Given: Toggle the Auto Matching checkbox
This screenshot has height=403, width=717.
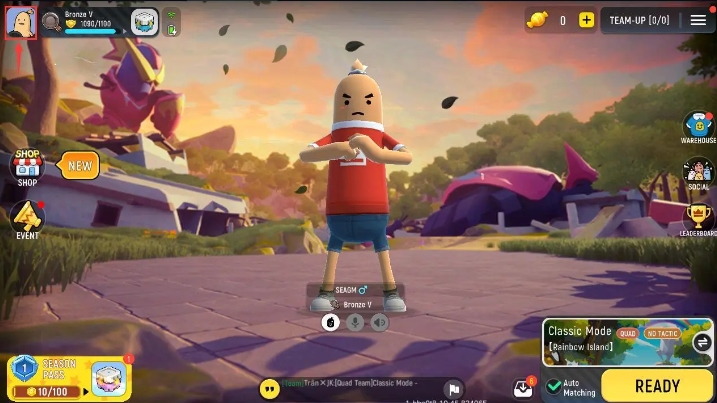Looking at the screenshot, I should pos(554,387).
